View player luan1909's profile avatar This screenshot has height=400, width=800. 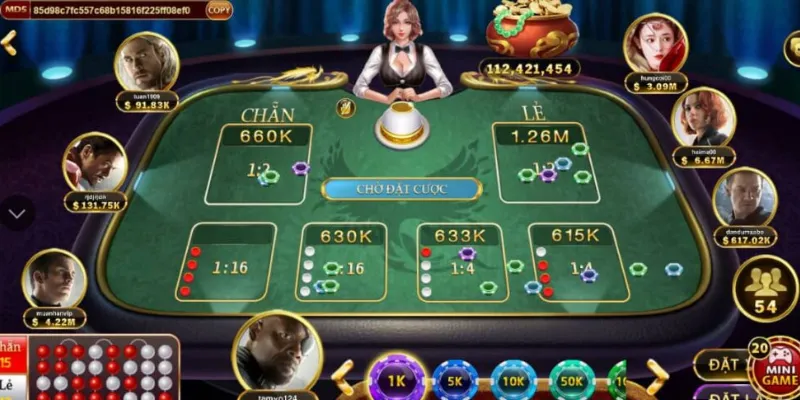[146, 63]
